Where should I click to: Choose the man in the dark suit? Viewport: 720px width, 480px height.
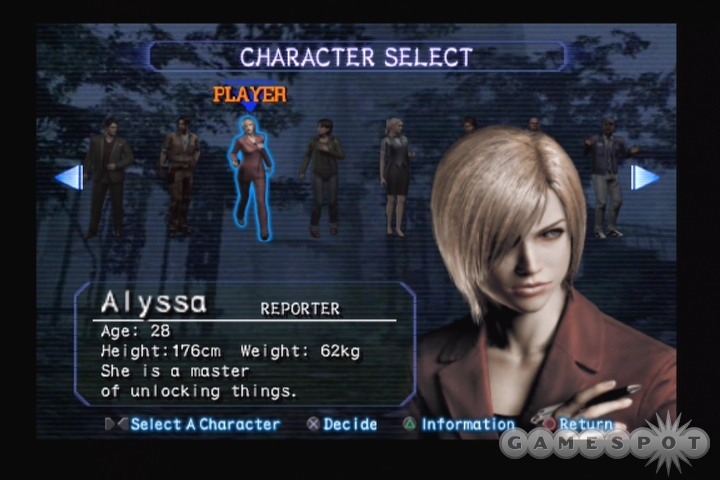point(106,177)
